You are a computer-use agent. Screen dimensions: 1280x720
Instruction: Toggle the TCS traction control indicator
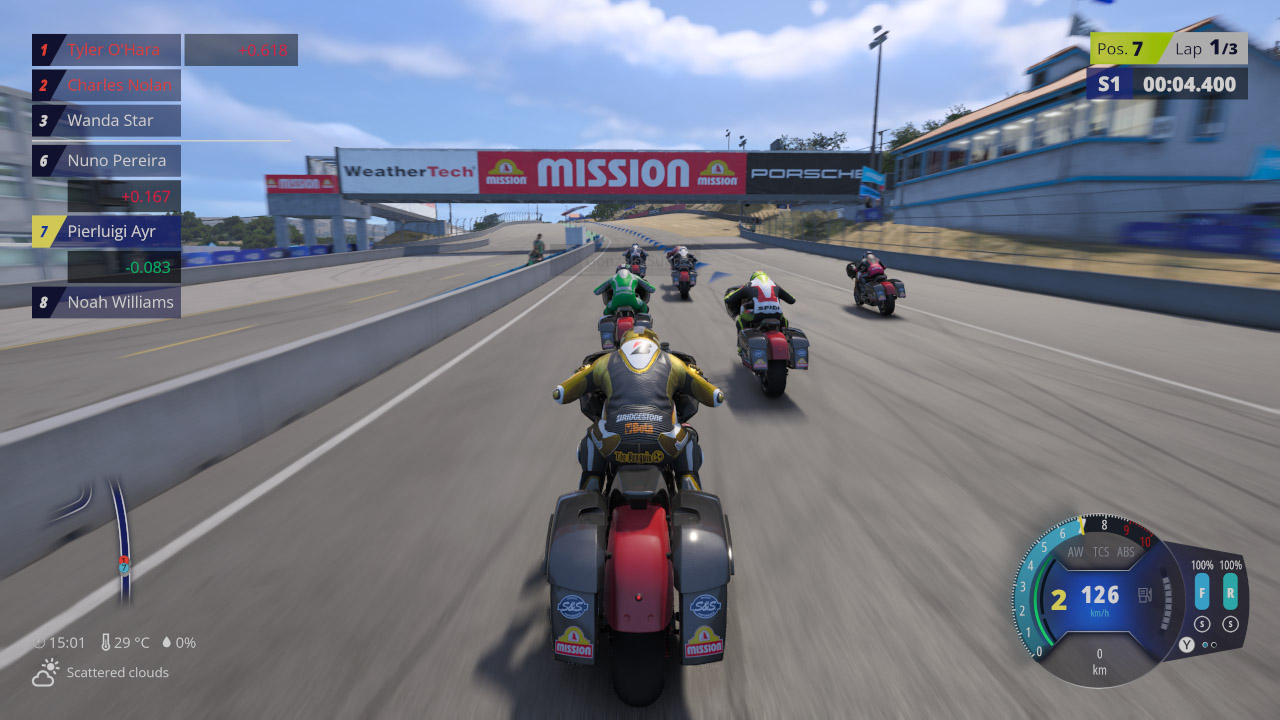point(1100,551)
